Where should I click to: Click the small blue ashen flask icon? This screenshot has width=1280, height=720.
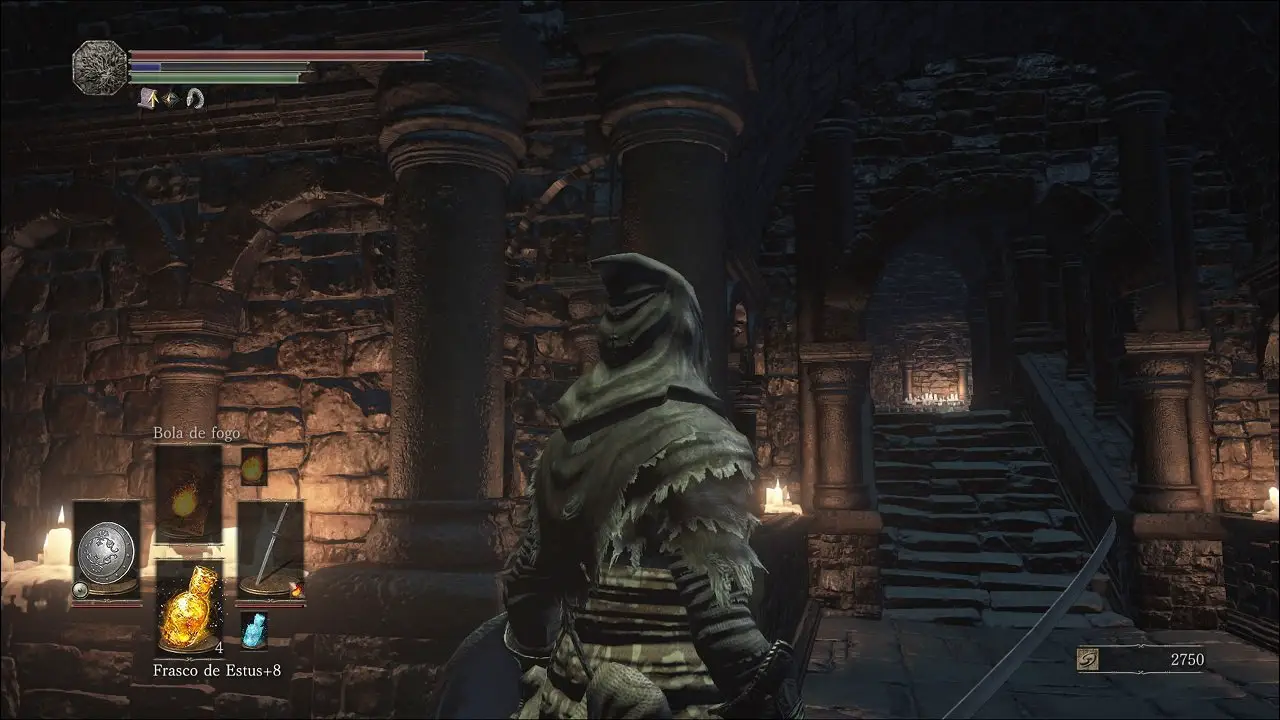coord(253,630)
